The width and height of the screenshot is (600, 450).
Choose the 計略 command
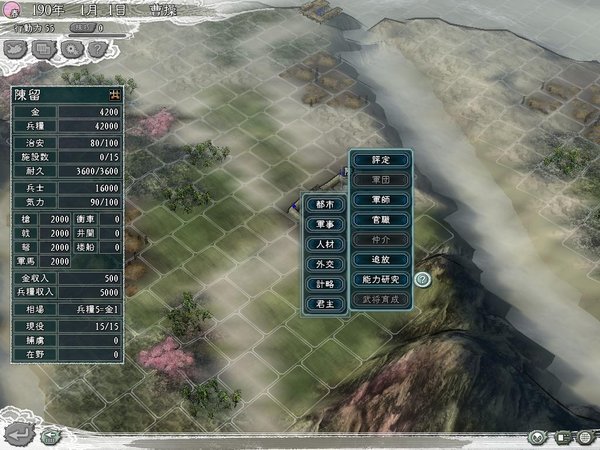326,285
